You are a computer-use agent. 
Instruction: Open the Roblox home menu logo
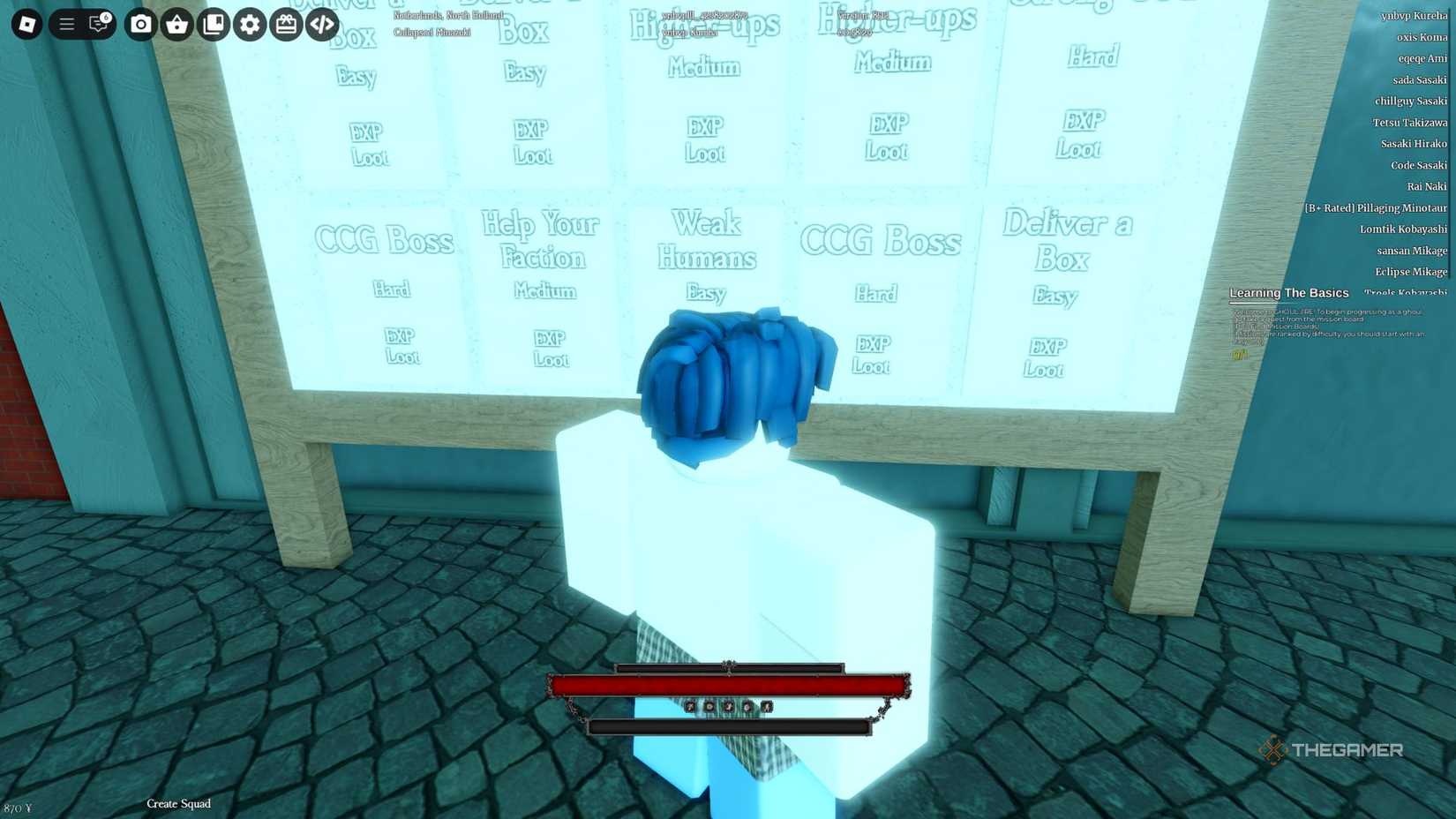pos(26,25)
